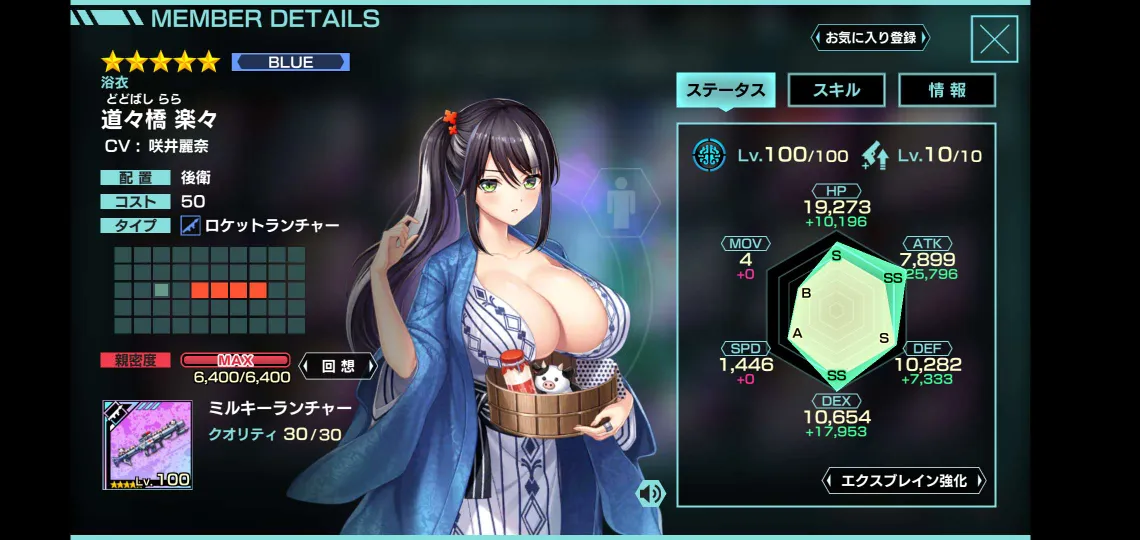1140x540 pixels.
Task: Close the Member Details screen
Action: click(994, 40)
